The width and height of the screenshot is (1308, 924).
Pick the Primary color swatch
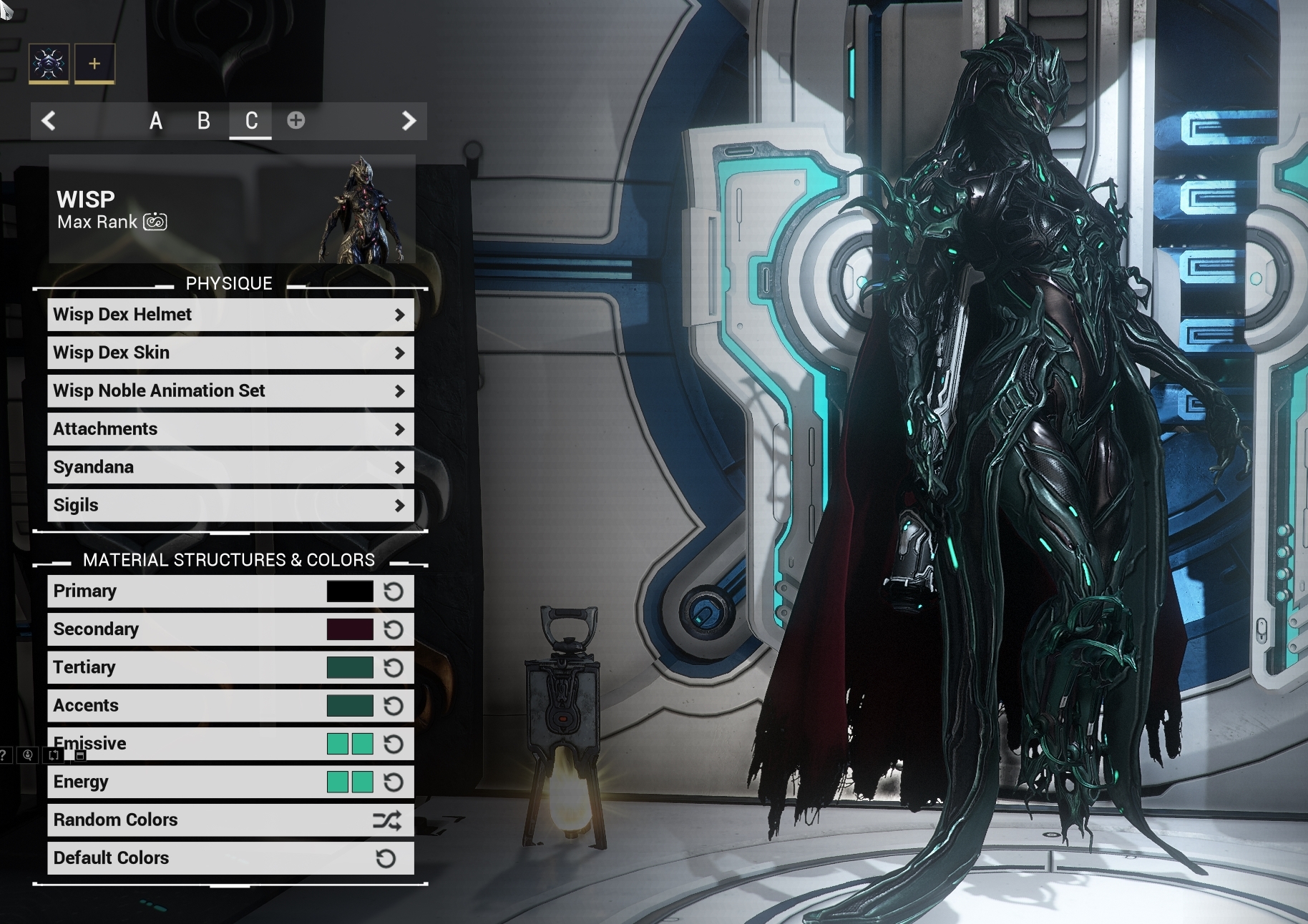pyautogui.click(x=350, y=591)
